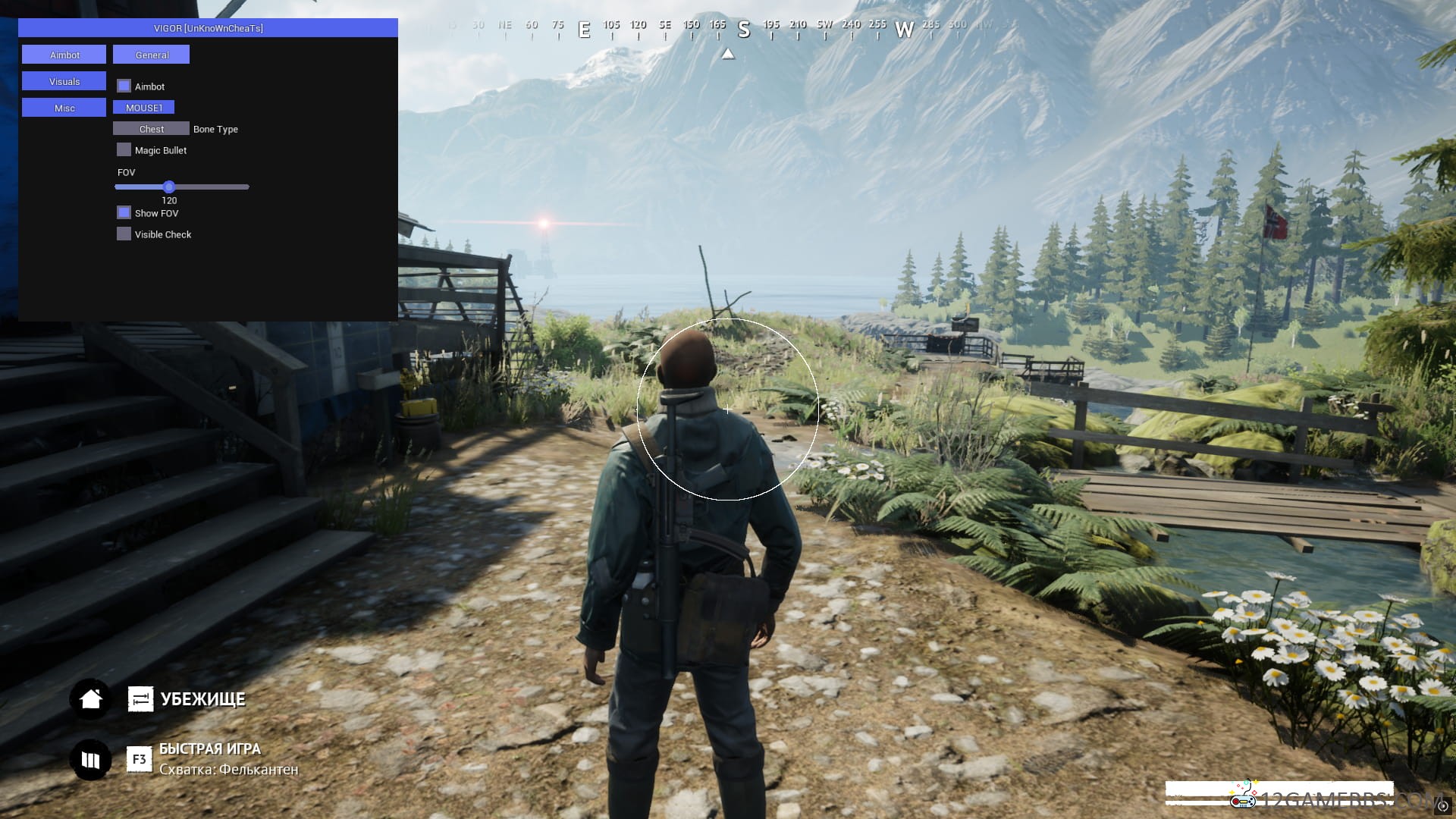1456x819 pixels.
Task: Click the VIGOR overlay title bar
Action: click(208, 28)
